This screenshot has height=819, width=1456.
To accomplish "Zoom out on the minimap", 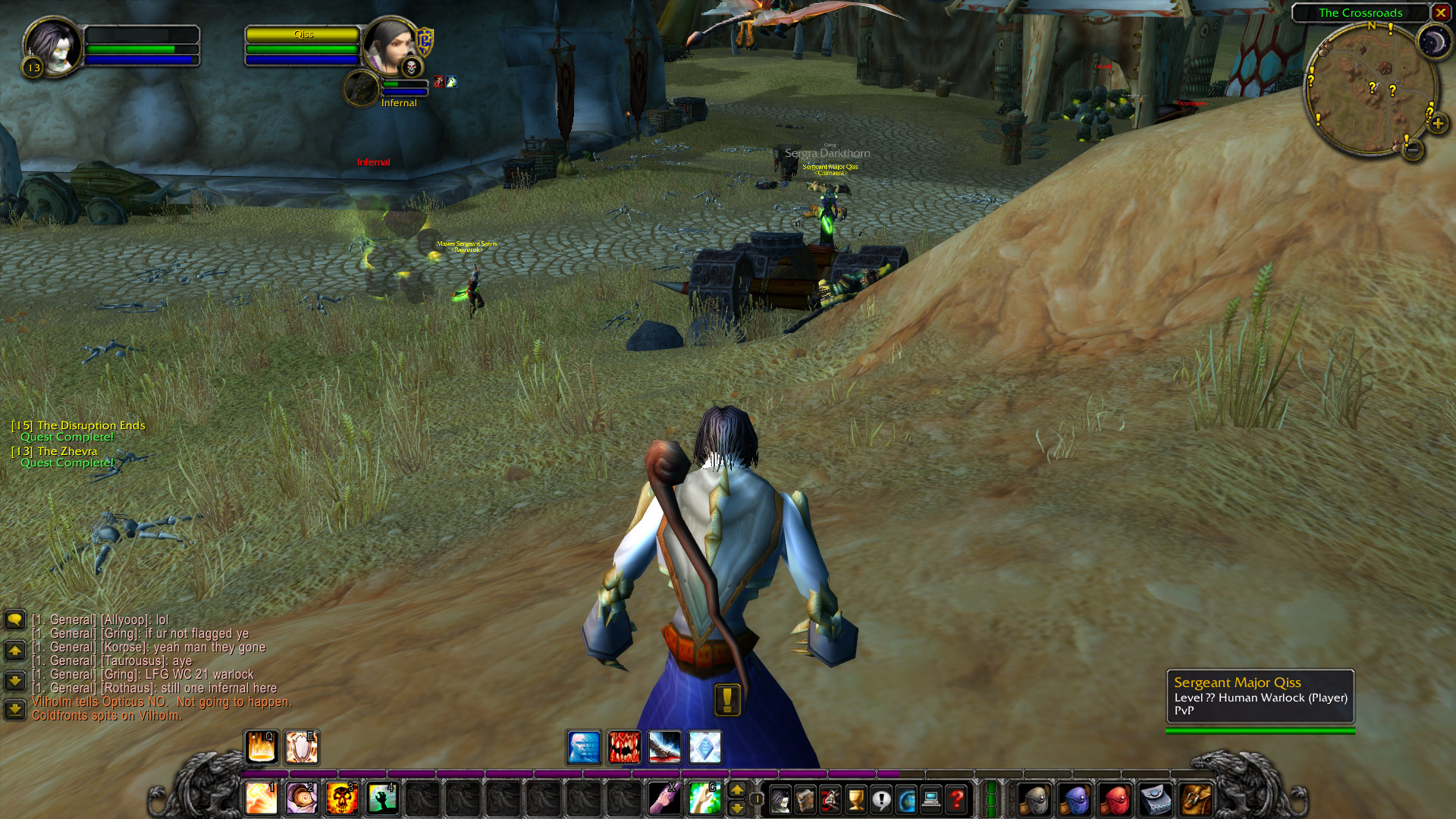I will (1412, 150).
